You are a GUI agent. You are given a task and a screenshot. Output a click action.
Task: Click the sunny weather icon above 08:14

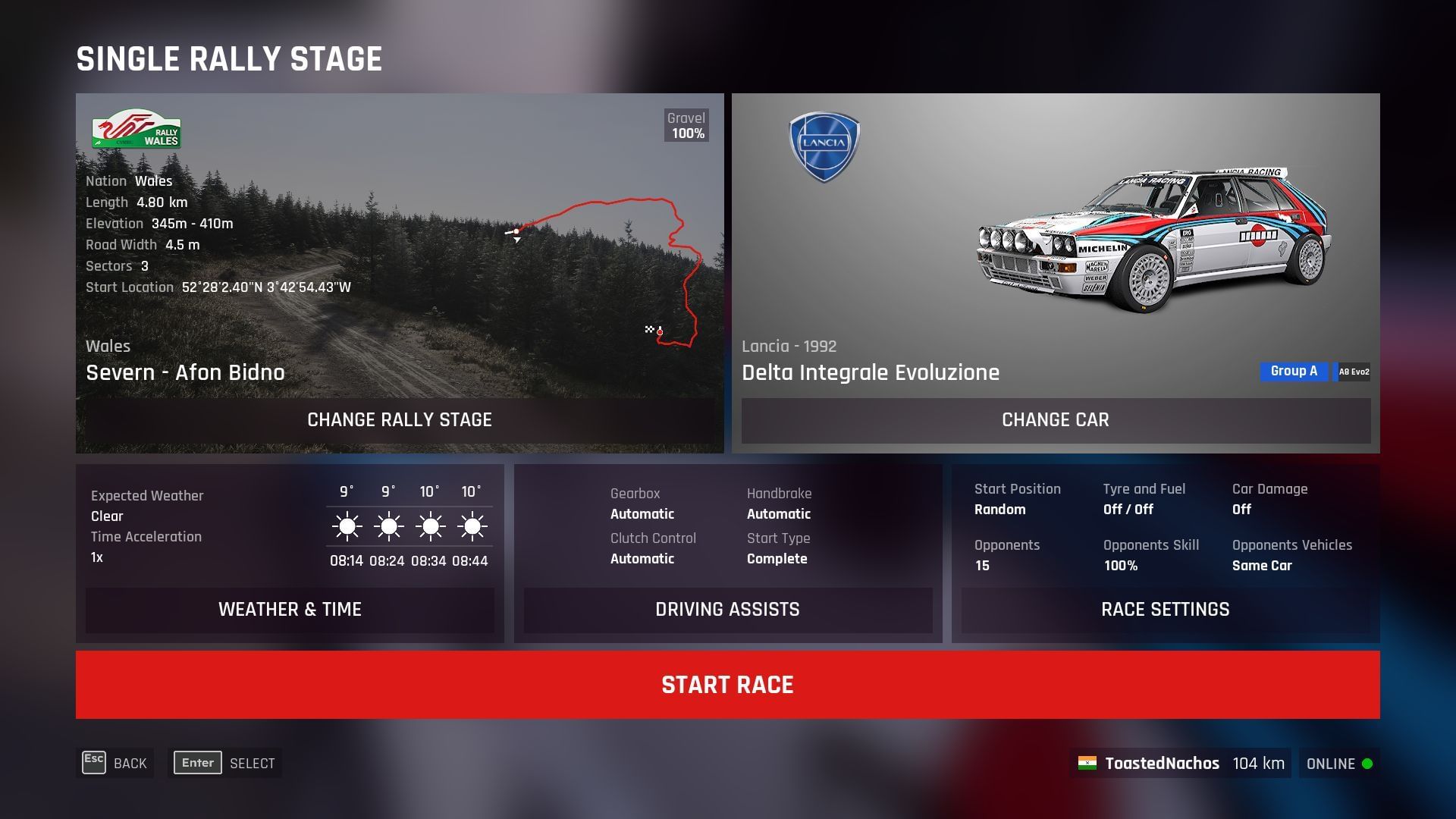(347, 526)
